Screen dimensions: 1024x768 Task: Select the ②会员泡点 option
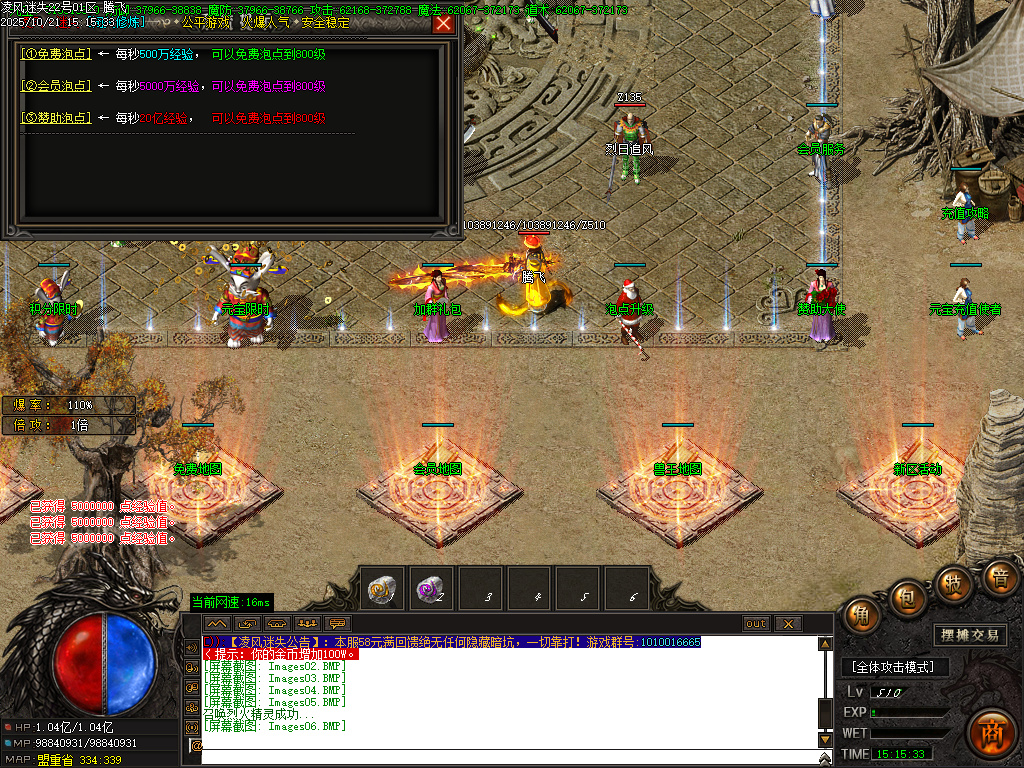click(x=56, y=86)
